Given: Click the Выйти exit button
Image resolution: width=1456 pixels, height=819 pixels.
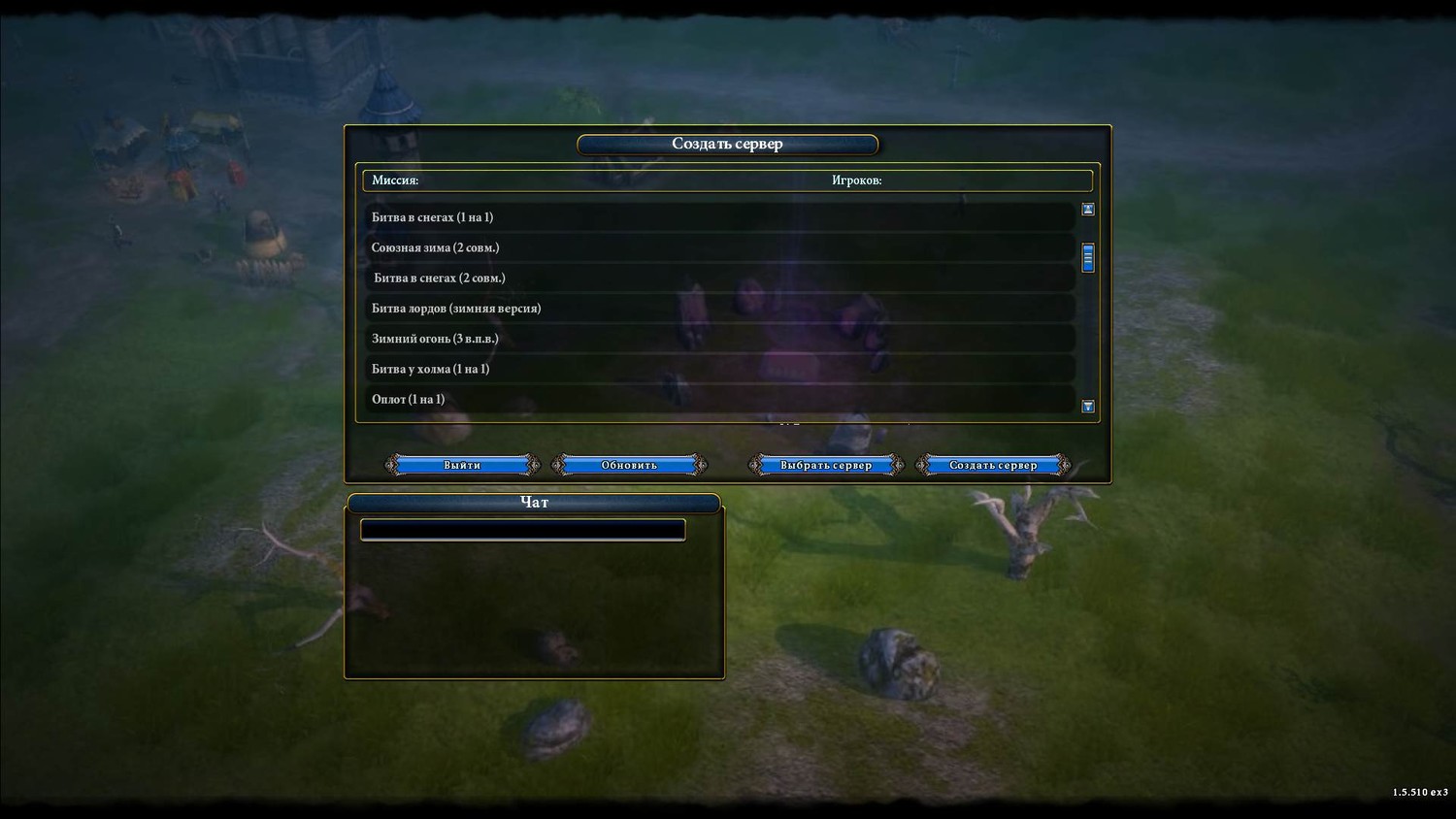Looking at the screenshot, I should tap(462, 466).
